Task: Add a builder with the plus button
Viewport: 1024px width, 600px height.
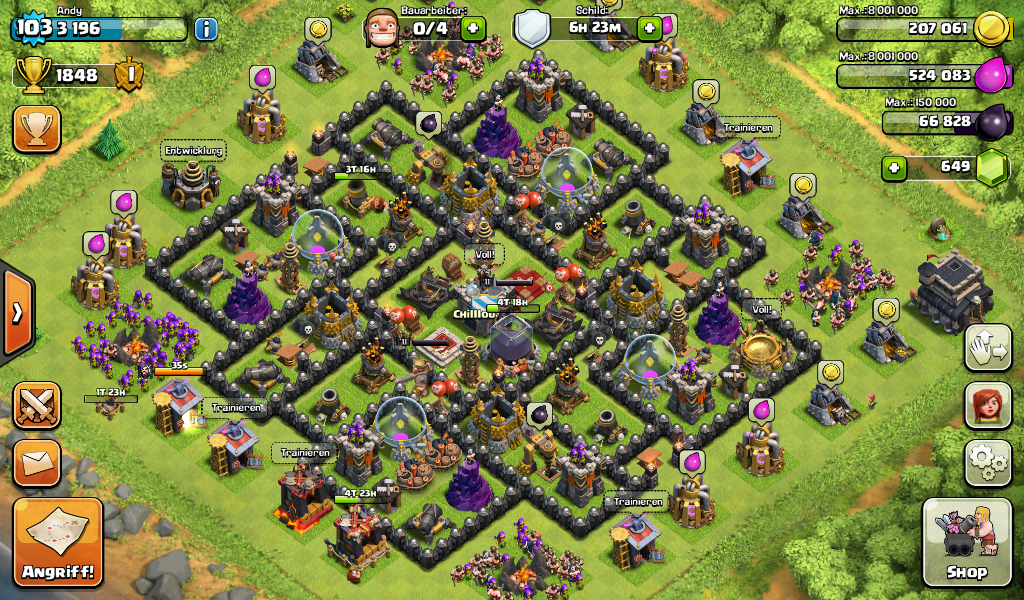Action: [474, 28]
